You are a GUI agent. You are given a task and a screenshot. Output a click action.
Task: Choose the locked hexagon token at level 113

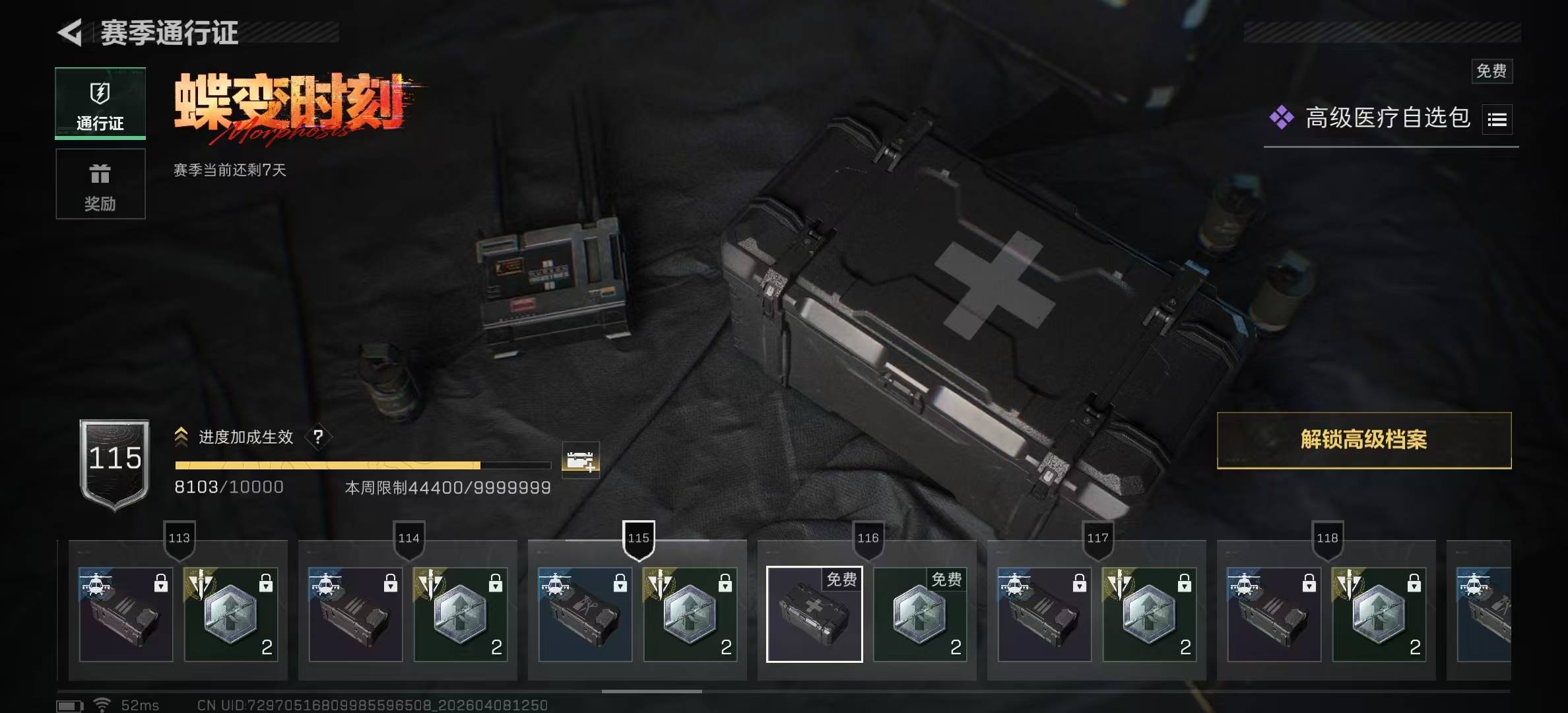click(231, 614)
